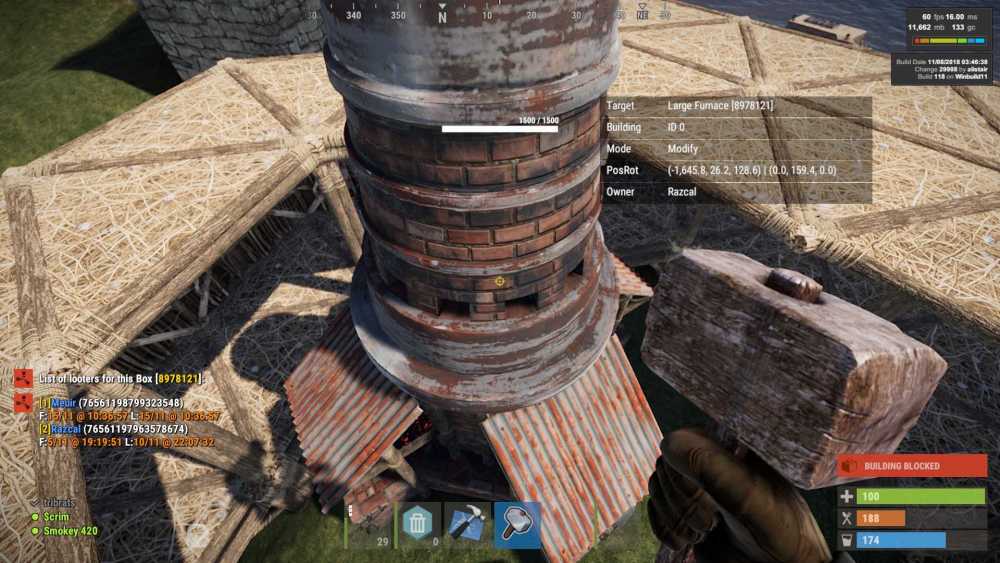Viewport: 1000px width, 563px height.
Task: Click the 'List of looters' chat message
Action: 120,378
